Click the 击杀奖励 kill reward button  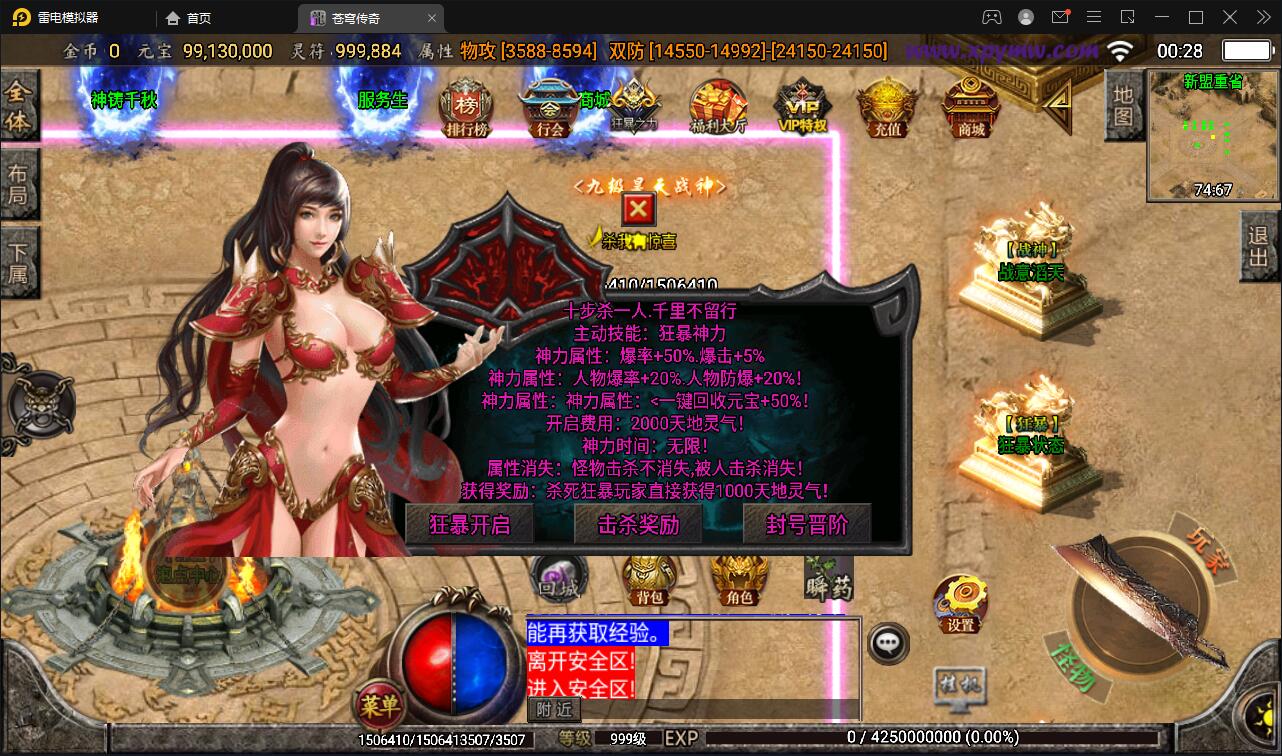(638, 523)
